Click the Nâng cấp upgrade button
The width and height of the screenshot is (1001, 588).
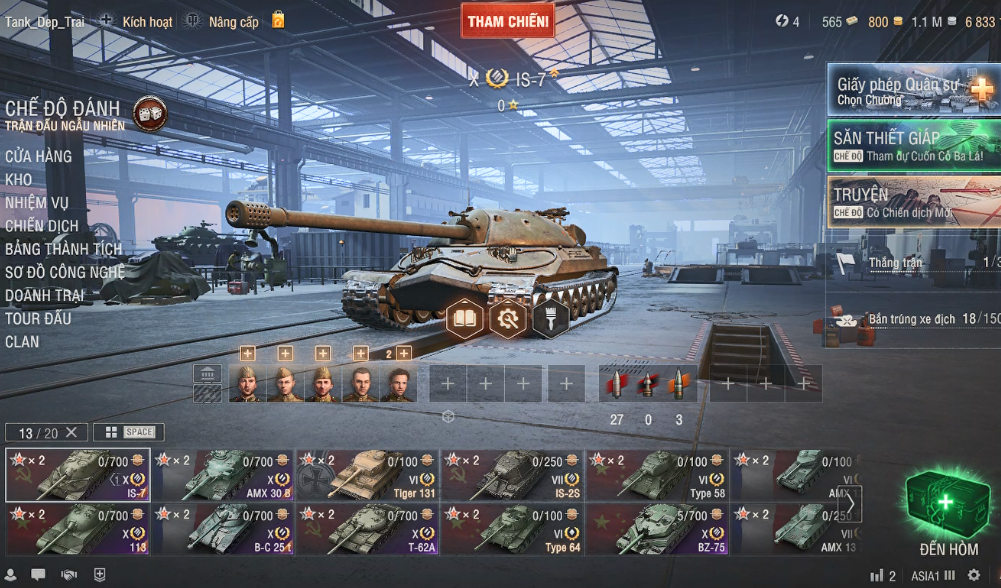click(234, 21)
